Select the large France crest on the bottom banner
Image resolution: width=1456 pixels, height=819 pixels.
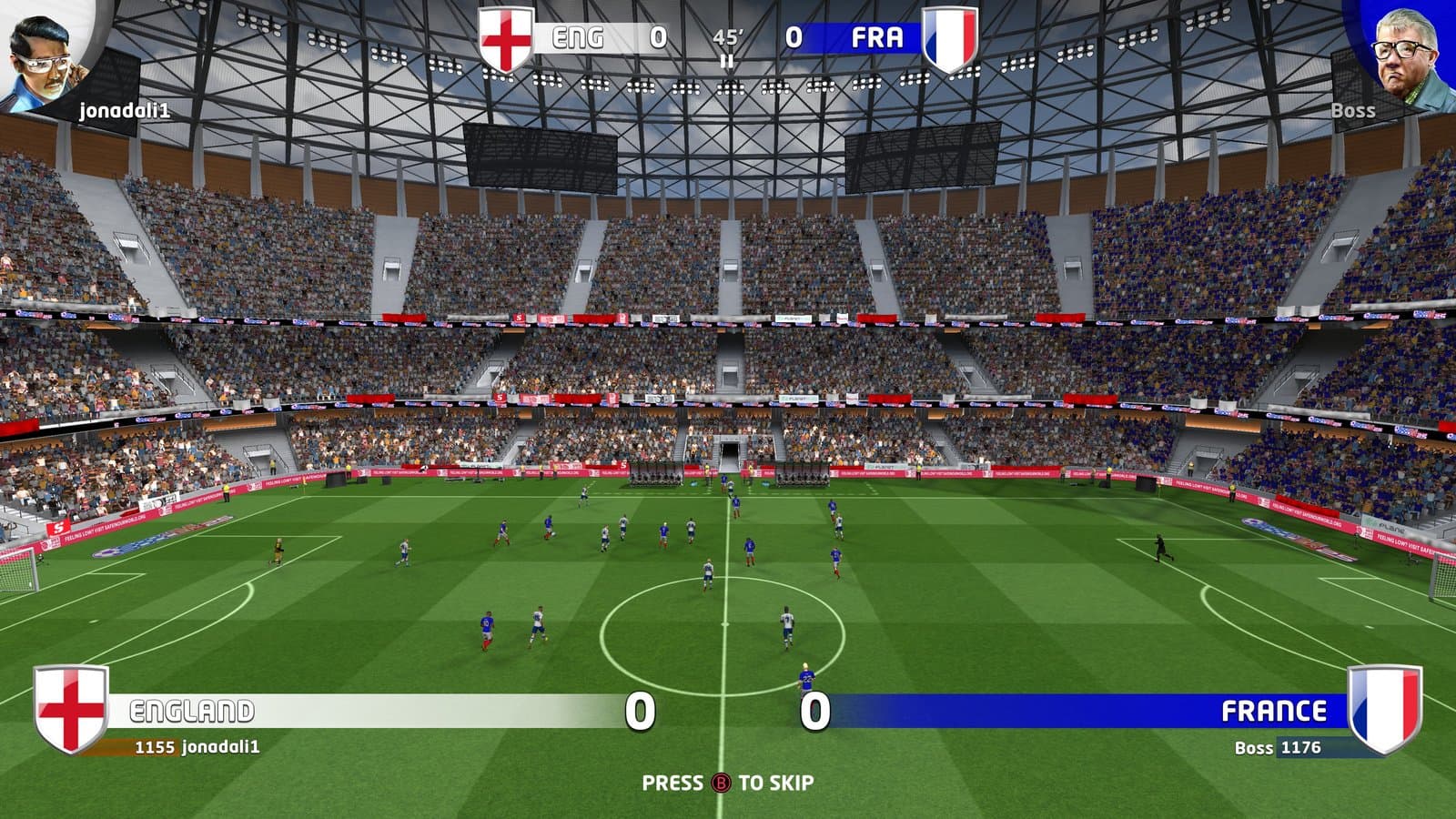(x=1384, y=709)
